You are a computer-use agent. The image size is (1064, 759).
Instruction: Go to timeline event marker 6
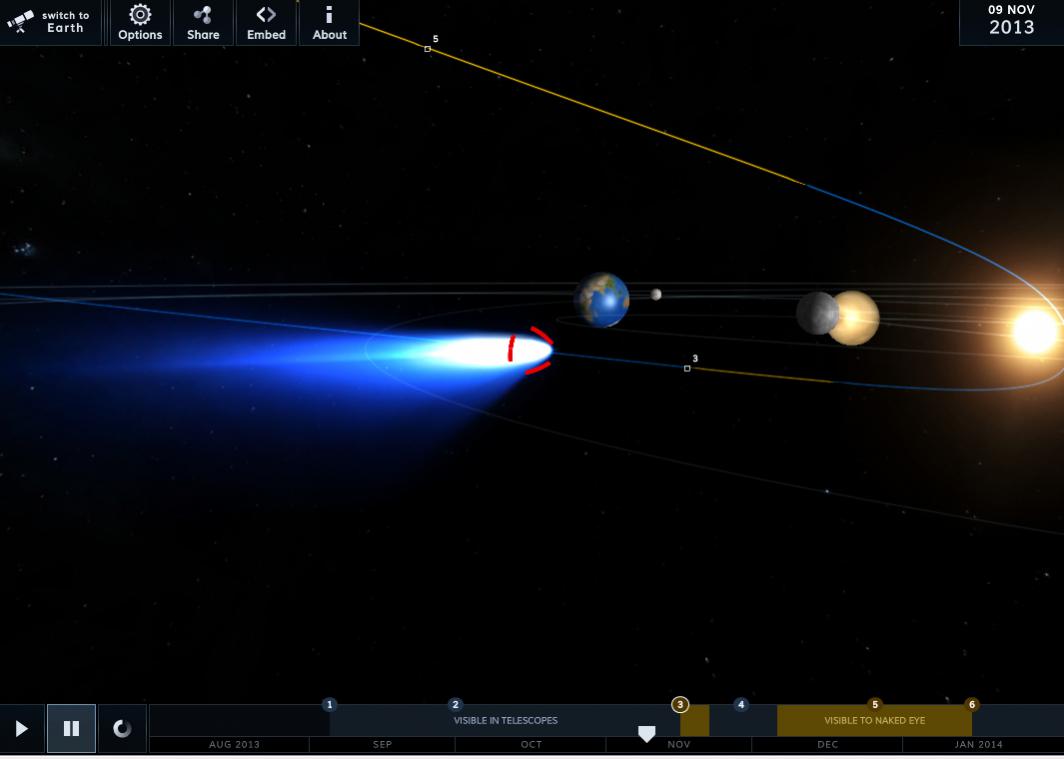coord(971,705)
